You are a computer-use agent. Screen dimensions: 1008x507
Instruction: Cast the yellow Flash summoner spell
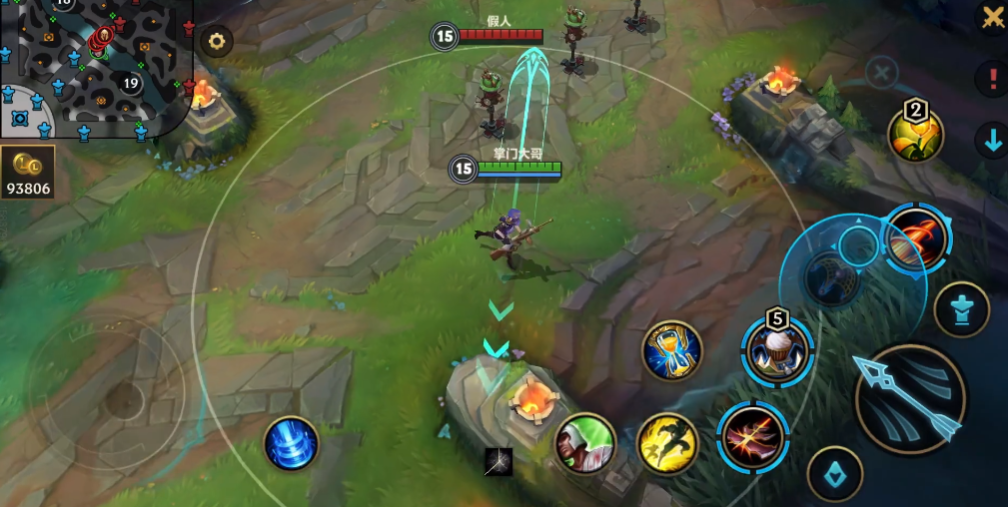667,443
